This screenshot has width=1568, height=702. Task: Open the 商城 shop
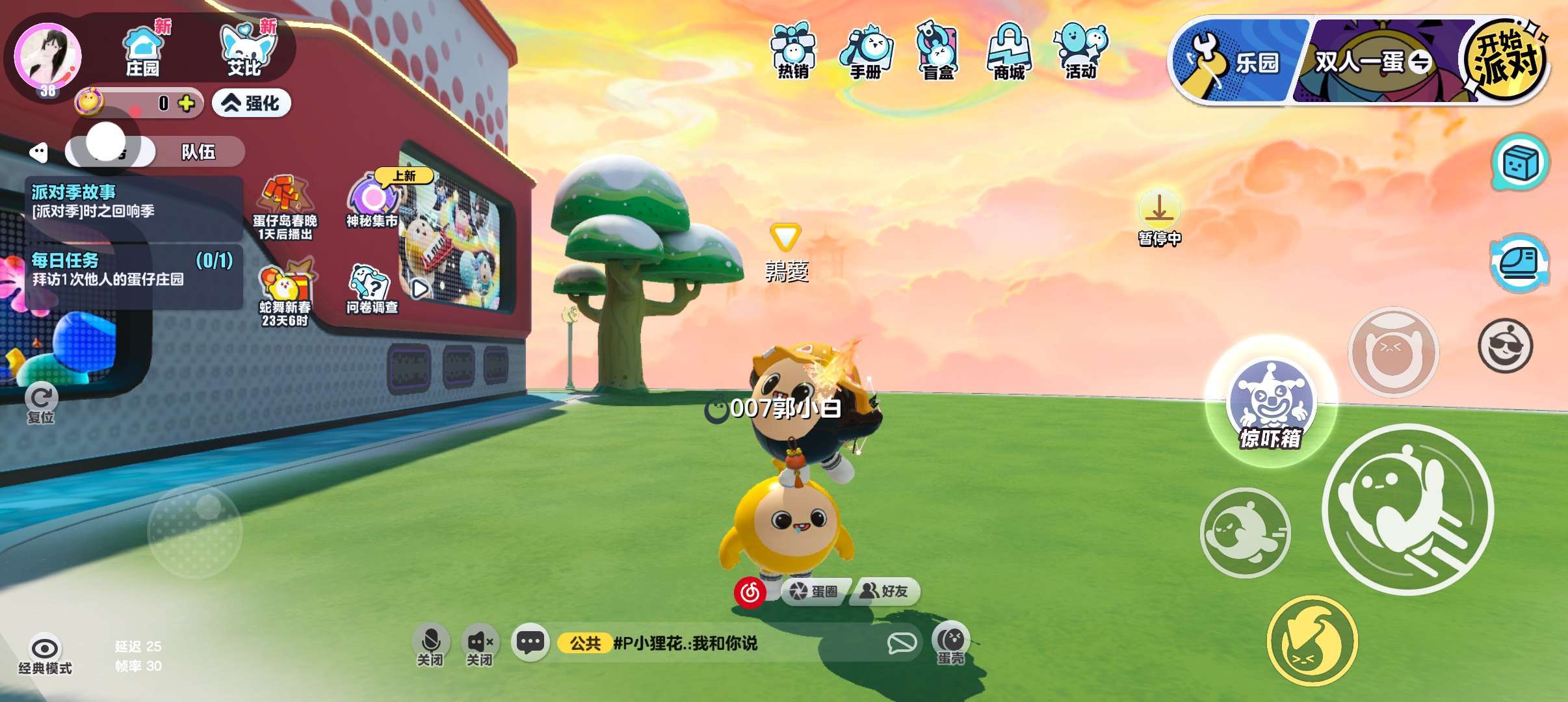(x=1009, y=51)
